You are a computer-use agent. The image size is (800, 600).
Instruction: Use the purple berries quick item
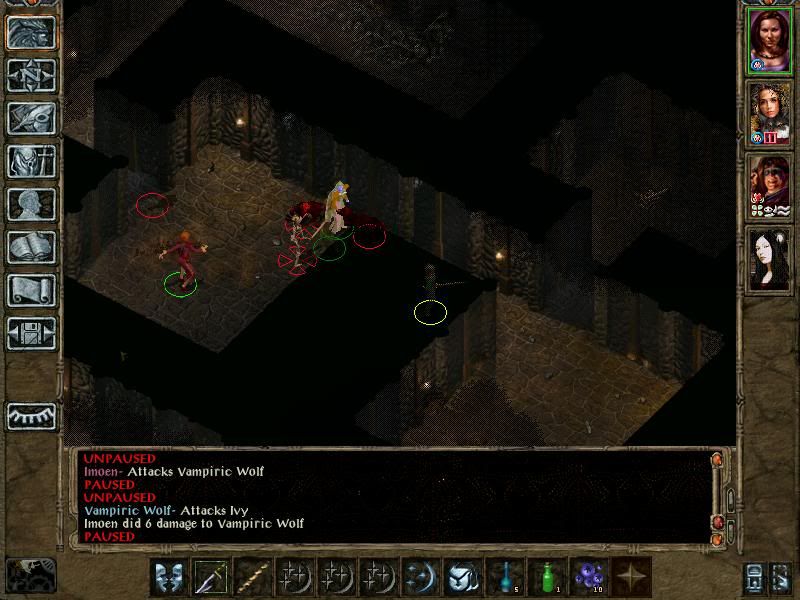[x=589, y=578]
